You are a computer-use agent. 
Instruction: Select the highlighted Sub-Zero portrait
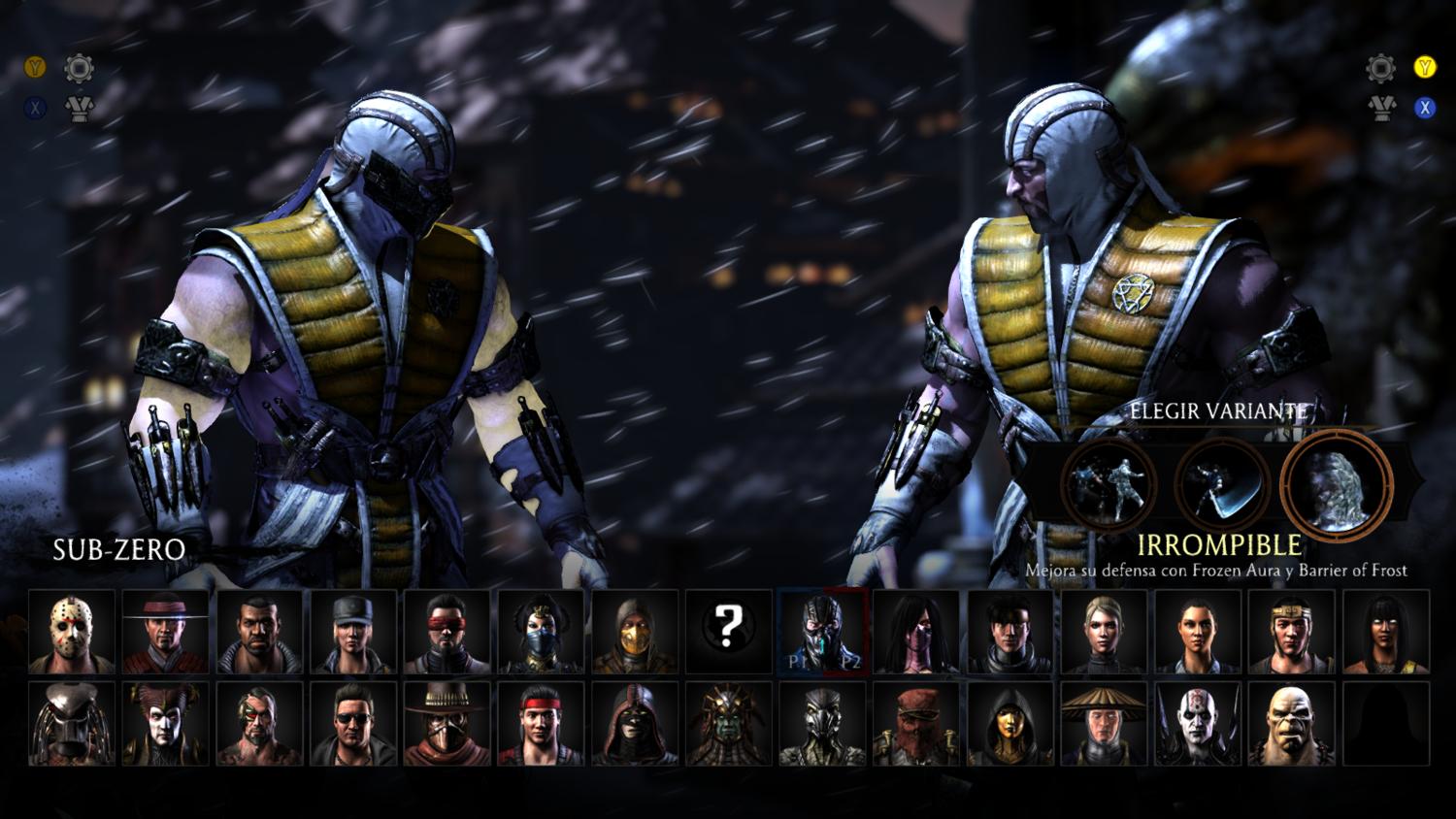pyautogui.click(x=822, y=631)
